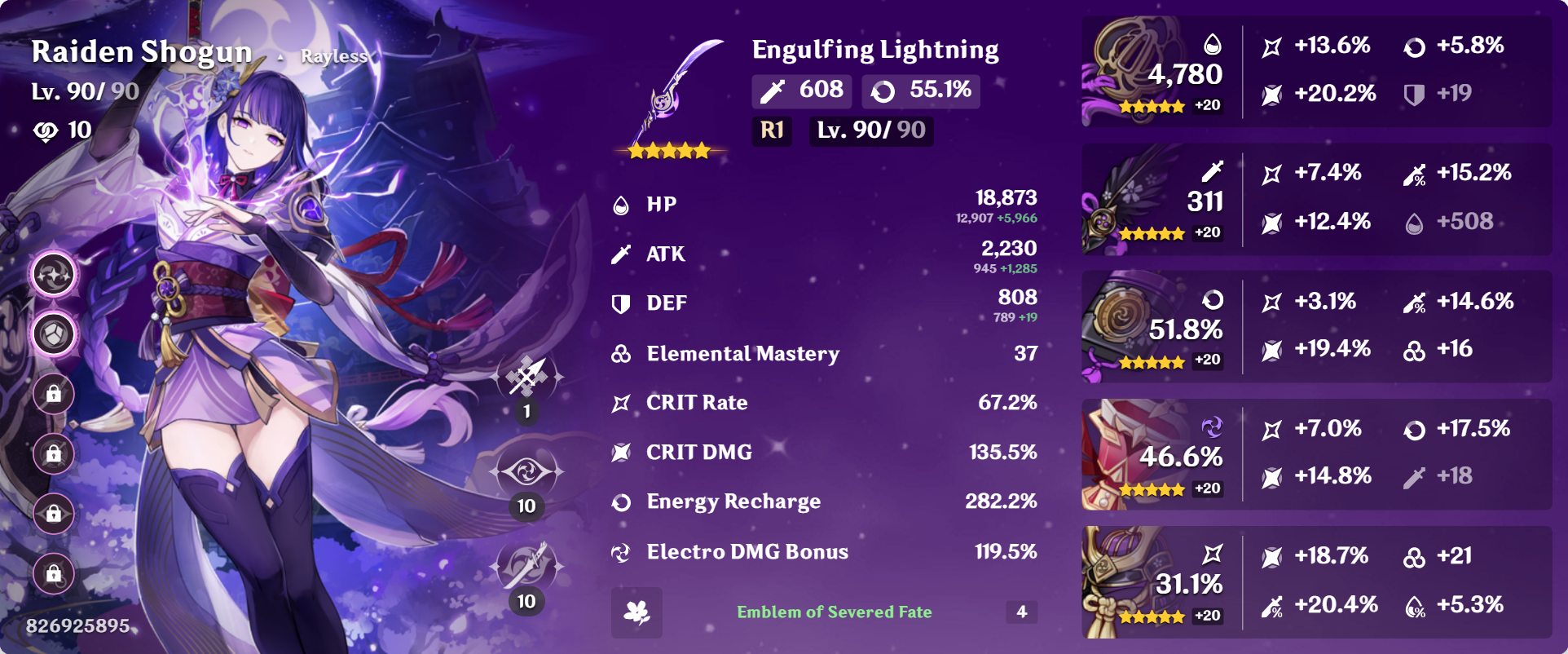1568x654 pixels.
Task: Select the Rayless title label
Action: coord(335,57)
